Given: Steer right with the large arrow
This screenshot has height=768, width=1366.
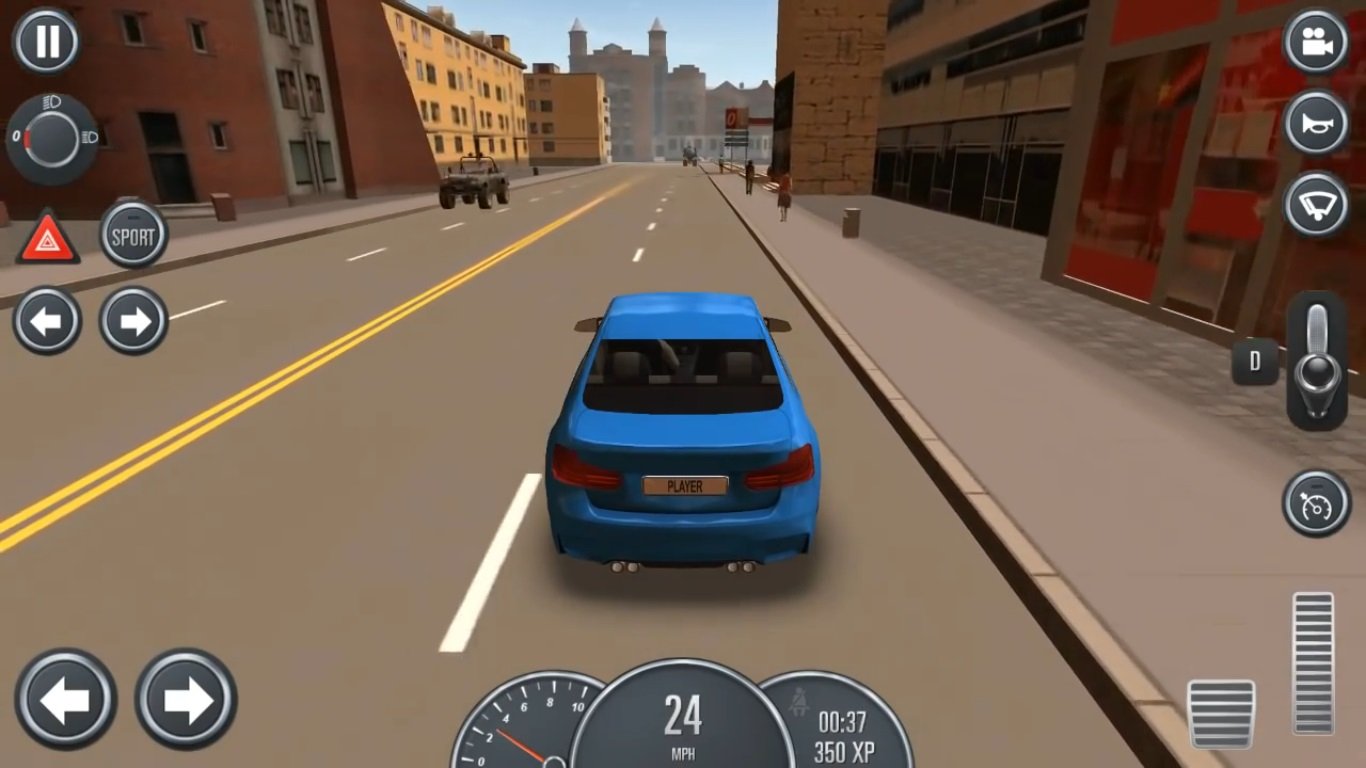Looking at the screenshot, I should (186, 699).
